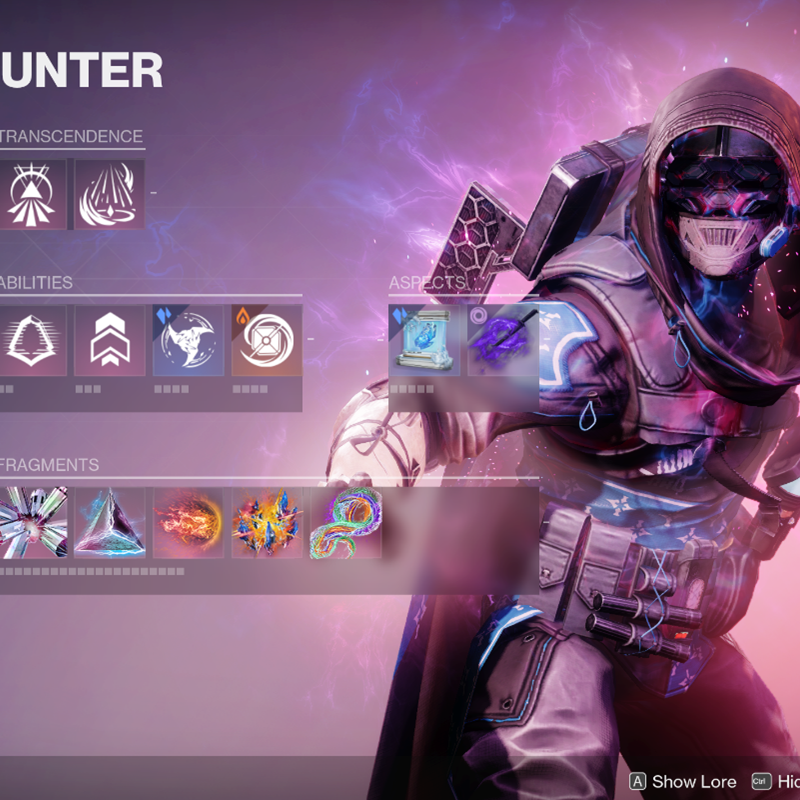Select the solar grenade ability slot
Image resolution: width=800 pixels, height=800 pixels.
(x=266, y=341)
